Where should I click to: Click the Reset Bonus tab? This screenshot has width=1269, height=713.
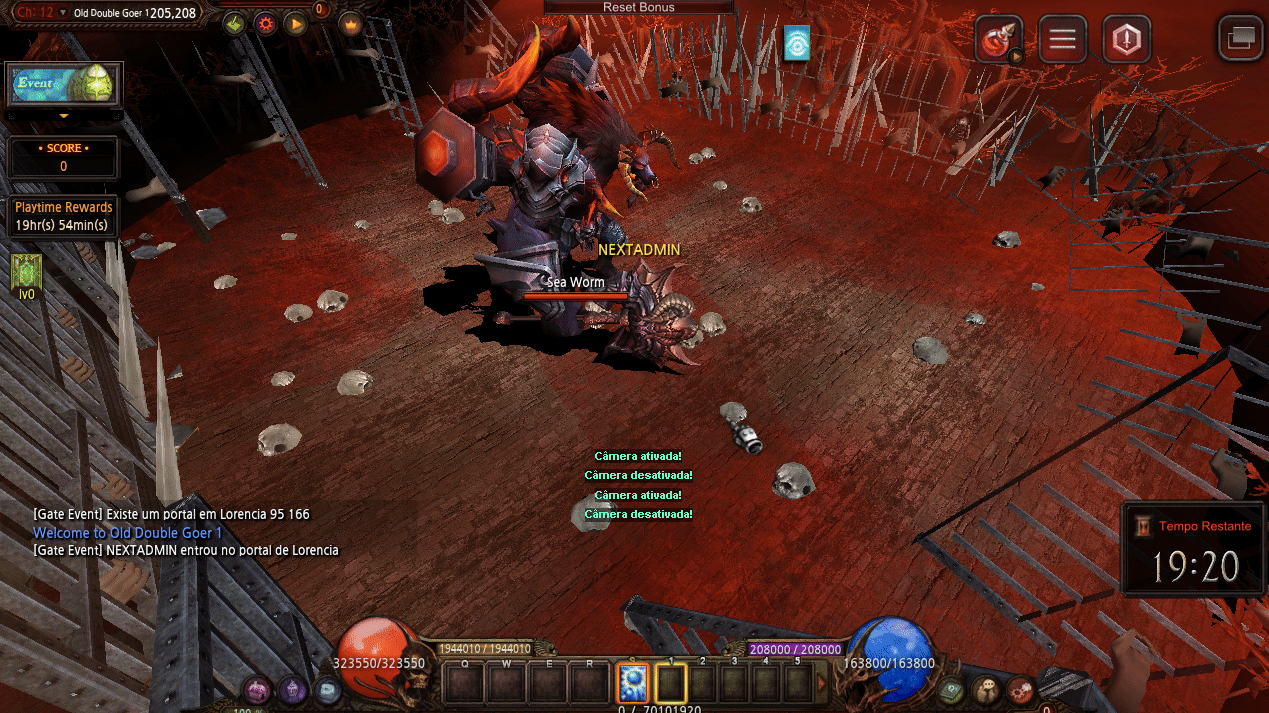pos(638,7)
